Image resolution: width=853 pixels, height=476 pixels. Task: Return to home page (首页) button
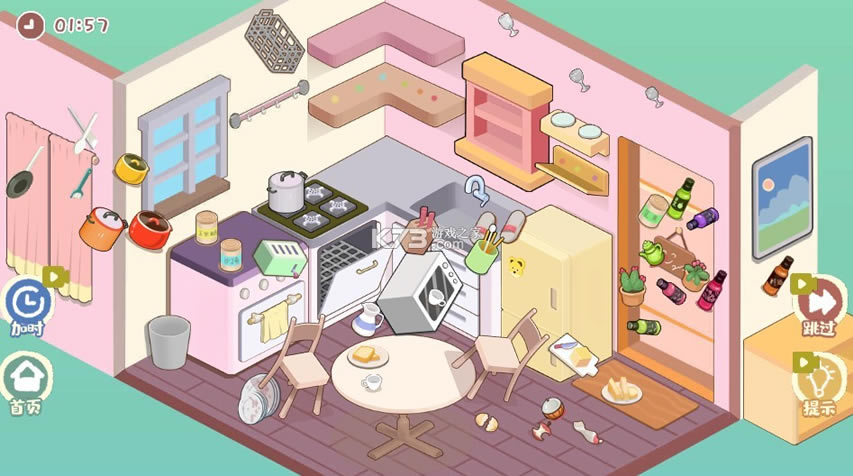26,380
